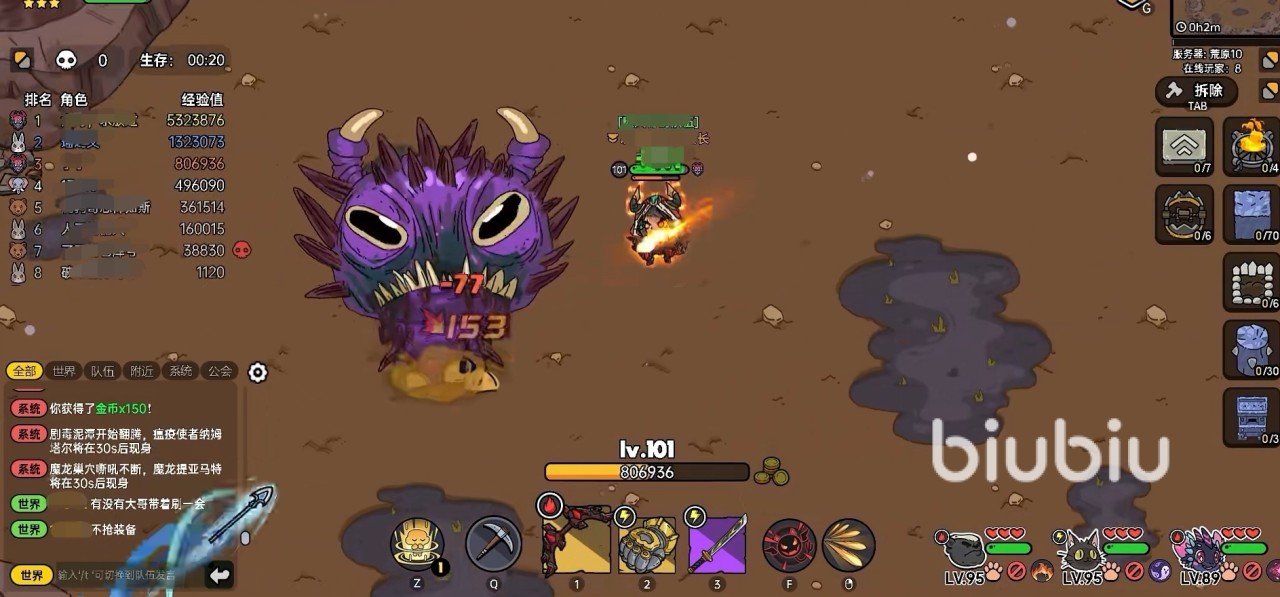The width and height of the screenshot is (1280, 597).
Task: Activate the golden meditating figure ability
Action: [x=417, y=545]
